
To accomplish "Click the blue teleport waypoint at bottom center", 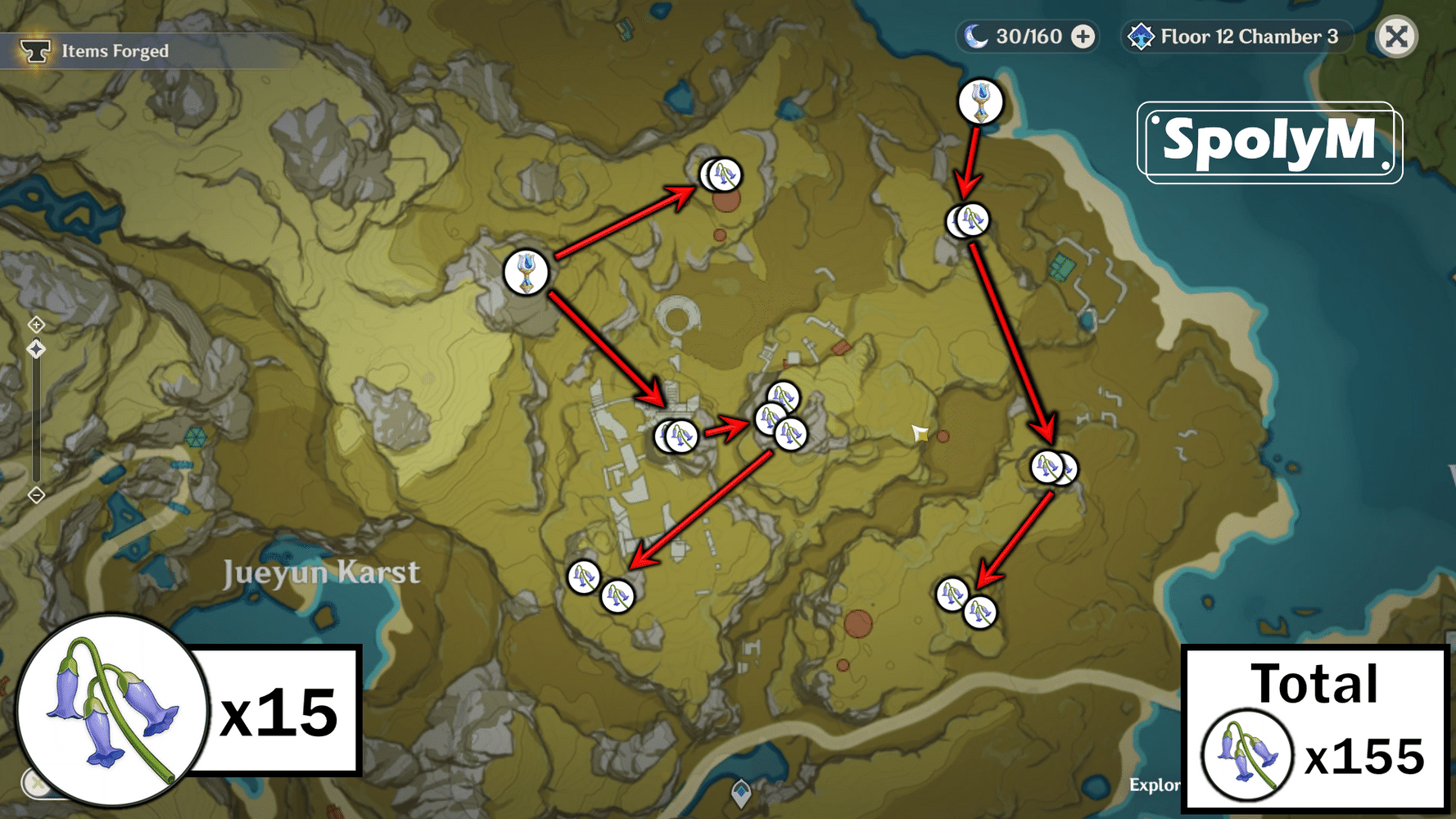I will pyautogui.click(x=741, y=792).
